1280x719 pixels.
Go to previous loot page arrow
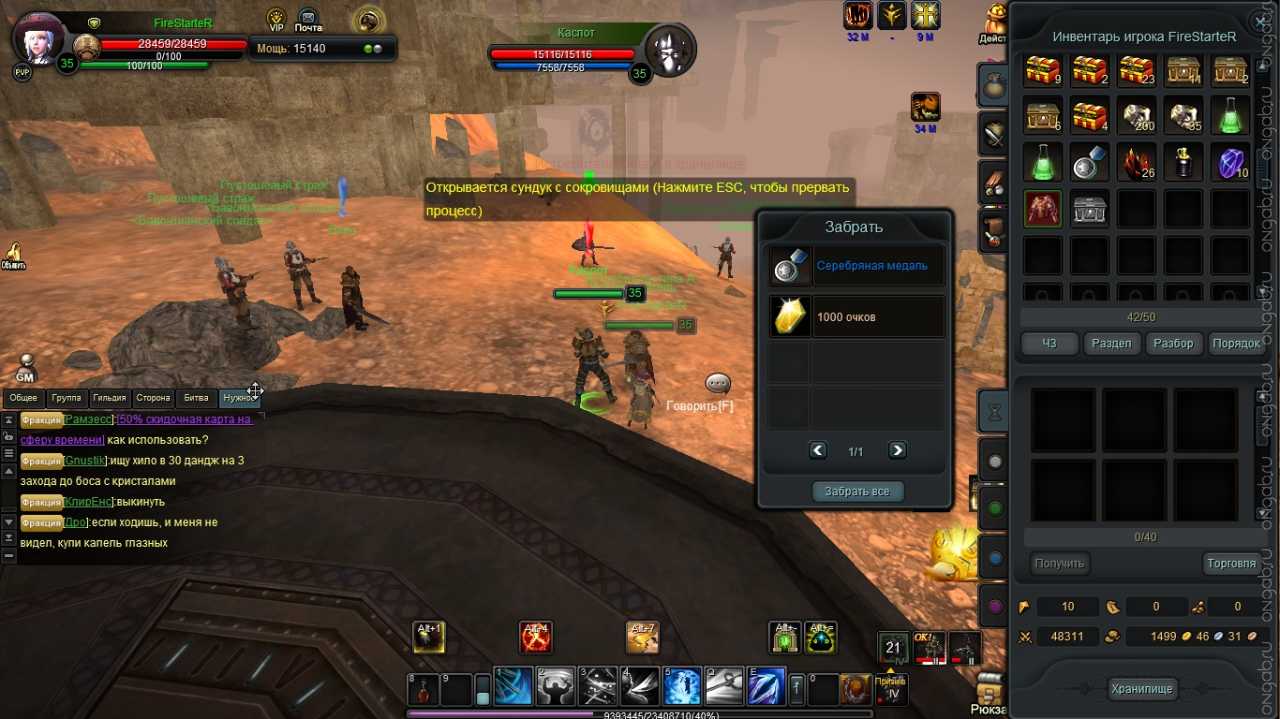[818, 450]
